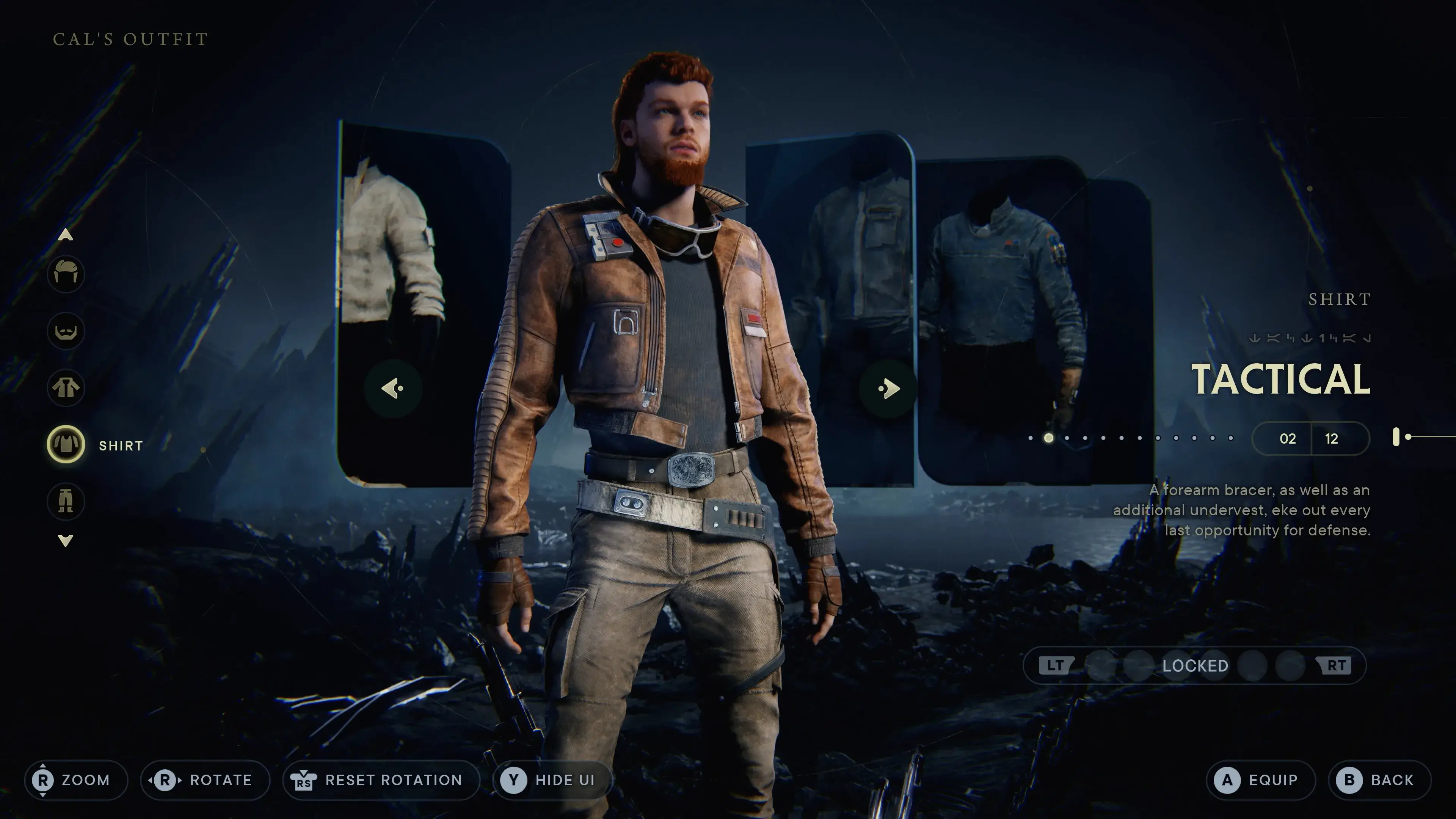1456x819 pixels.
Task: Click the SHIRT section heading
Action: click(1340, 299)
